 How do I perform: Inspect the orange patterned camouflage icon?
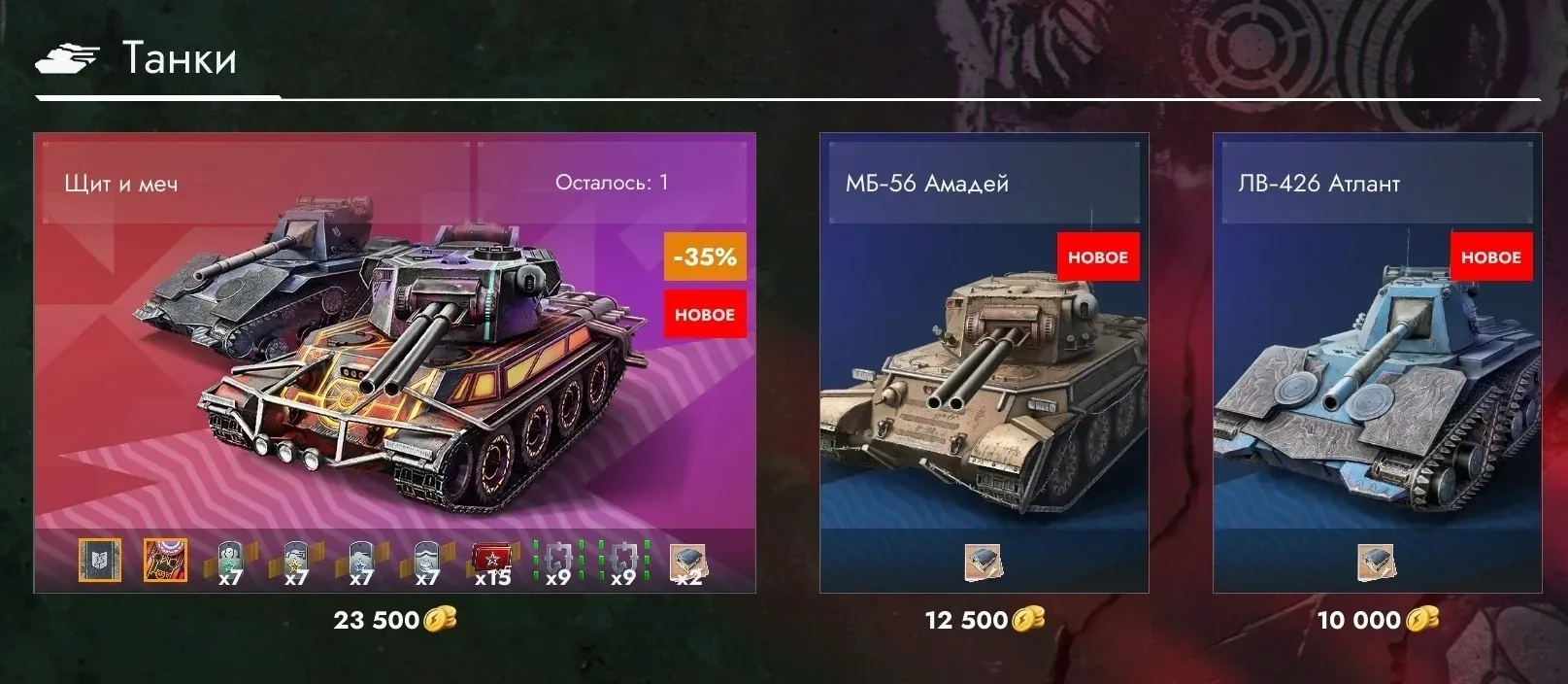(x=165, y=561)
